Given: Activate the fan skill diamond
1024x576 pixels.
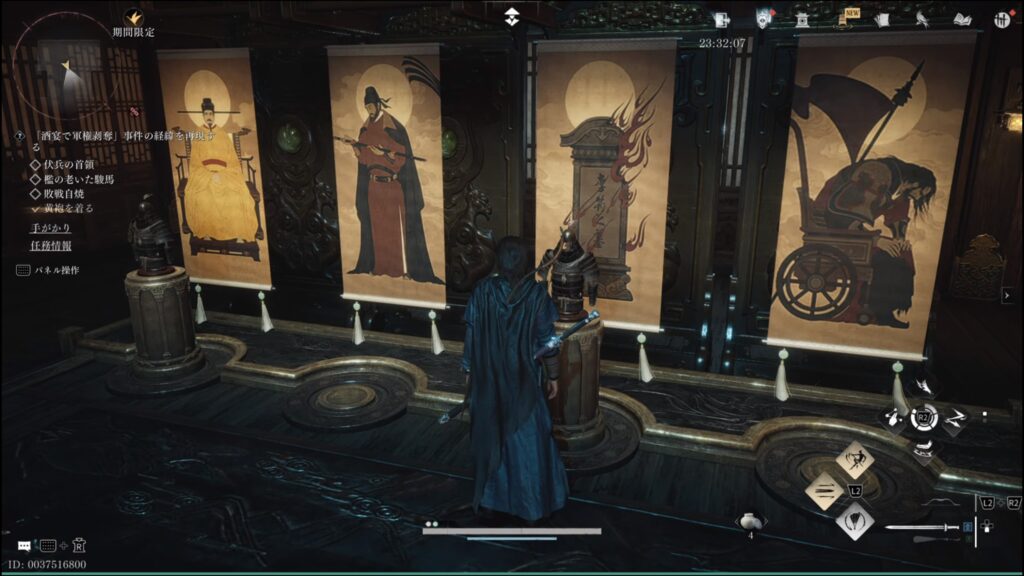Looking at the screenshot, I should point(855,520).
